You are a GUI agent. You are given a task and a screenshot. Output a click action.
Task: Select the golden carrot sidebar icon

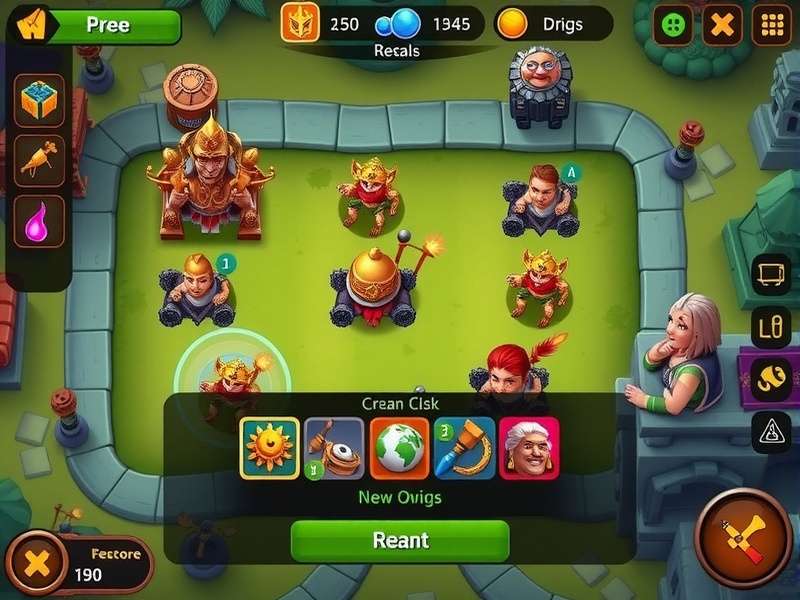40,160
